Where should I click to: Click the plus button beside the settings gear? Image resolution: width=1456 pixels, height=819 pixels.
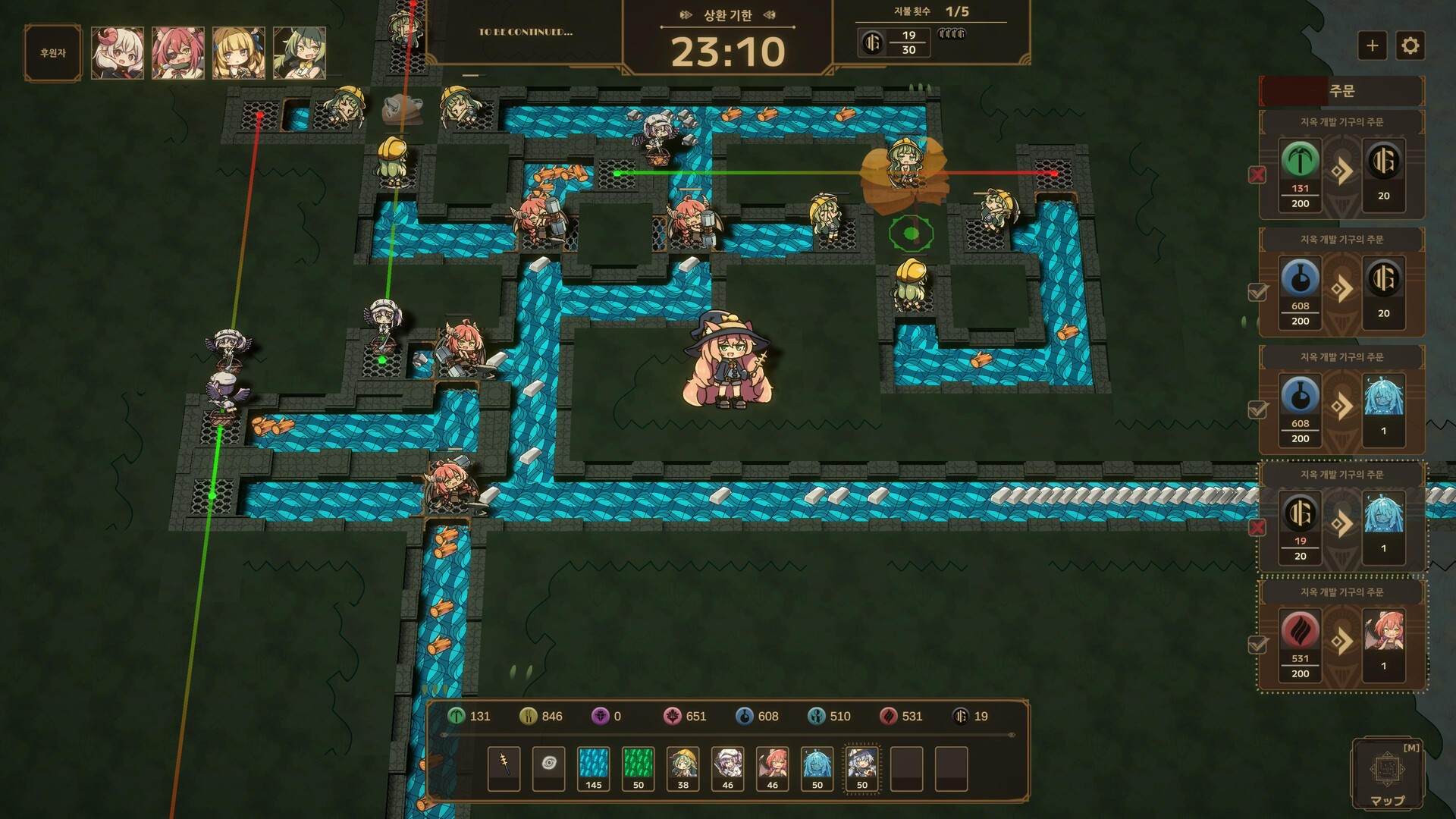1372,45
